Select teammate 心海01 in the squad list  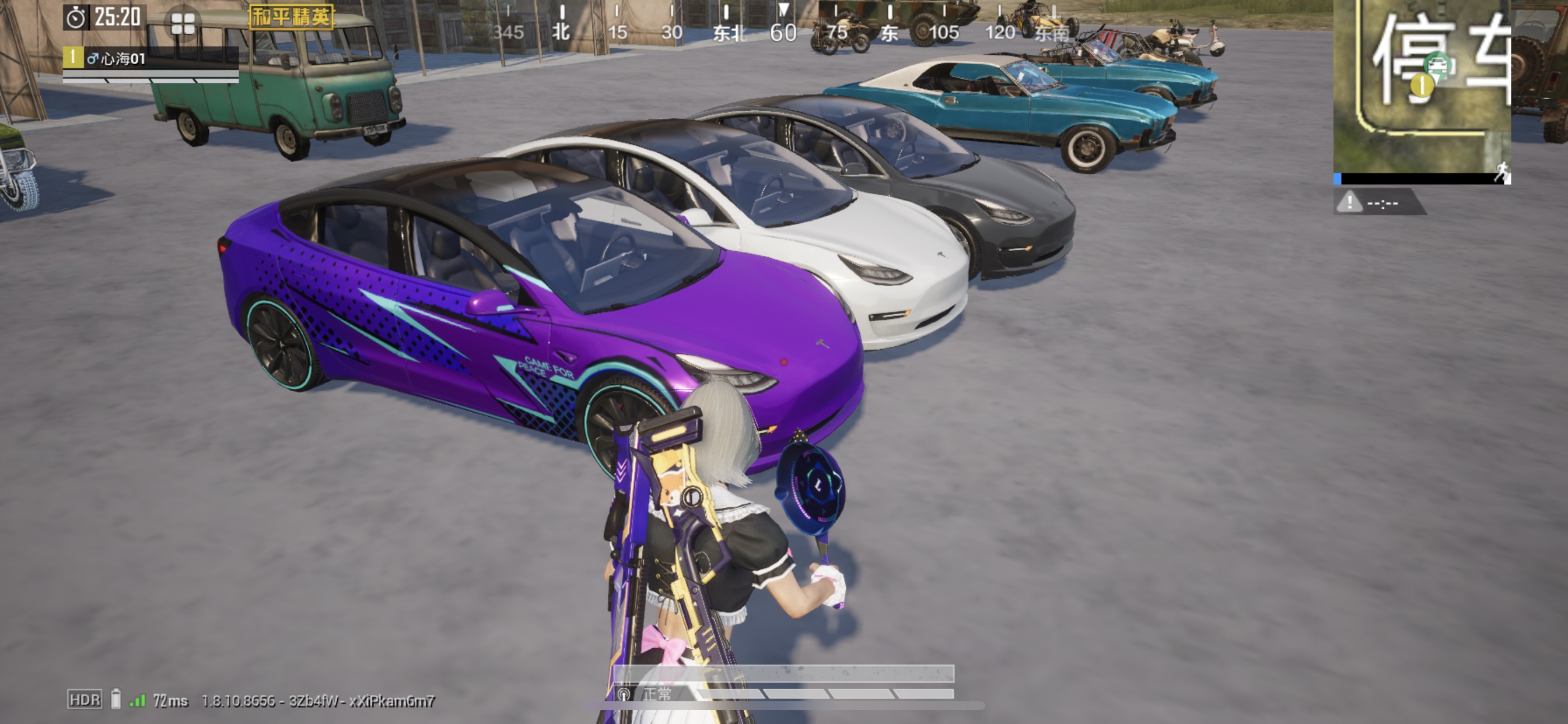pos(116,58)
